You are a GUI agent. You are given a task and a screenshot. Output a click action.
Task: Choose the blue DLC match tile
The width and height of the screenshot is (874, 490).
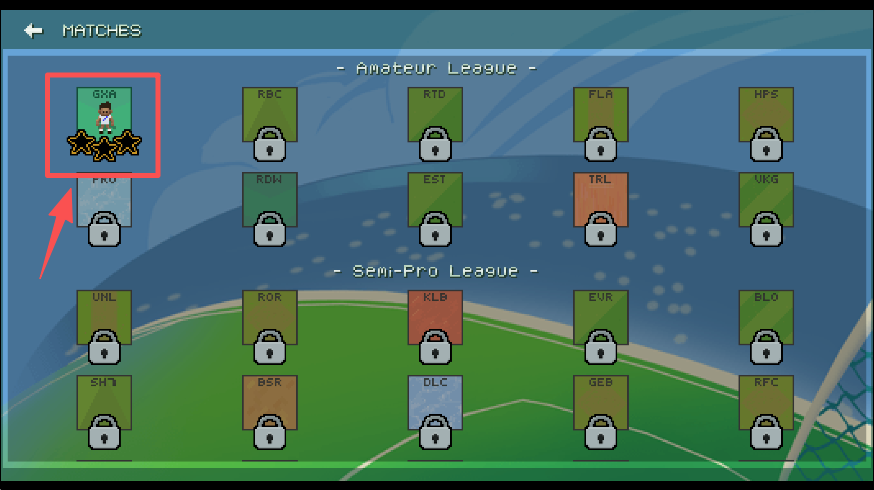click(434, 409)
